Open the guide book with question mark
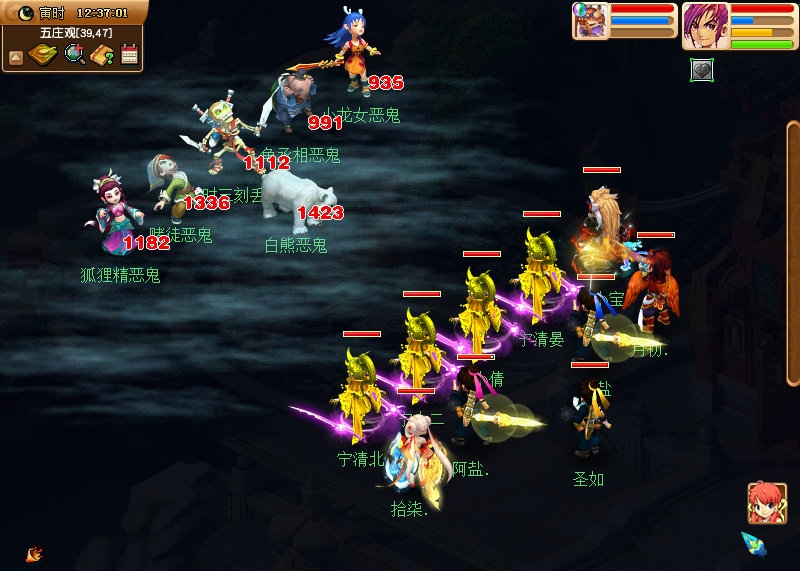This screenshot has width=800, height=571. [x=102, y=55]
